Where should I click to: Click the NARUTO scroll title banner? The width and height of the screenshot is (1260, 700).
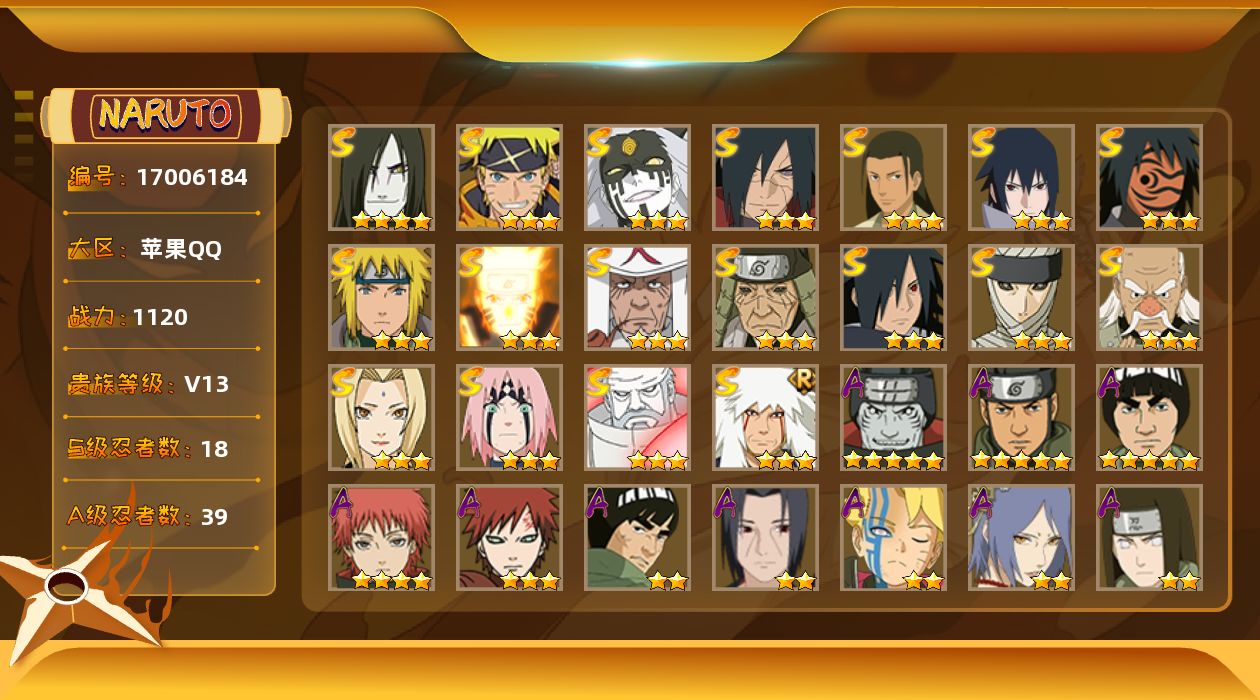coord(166,115)
